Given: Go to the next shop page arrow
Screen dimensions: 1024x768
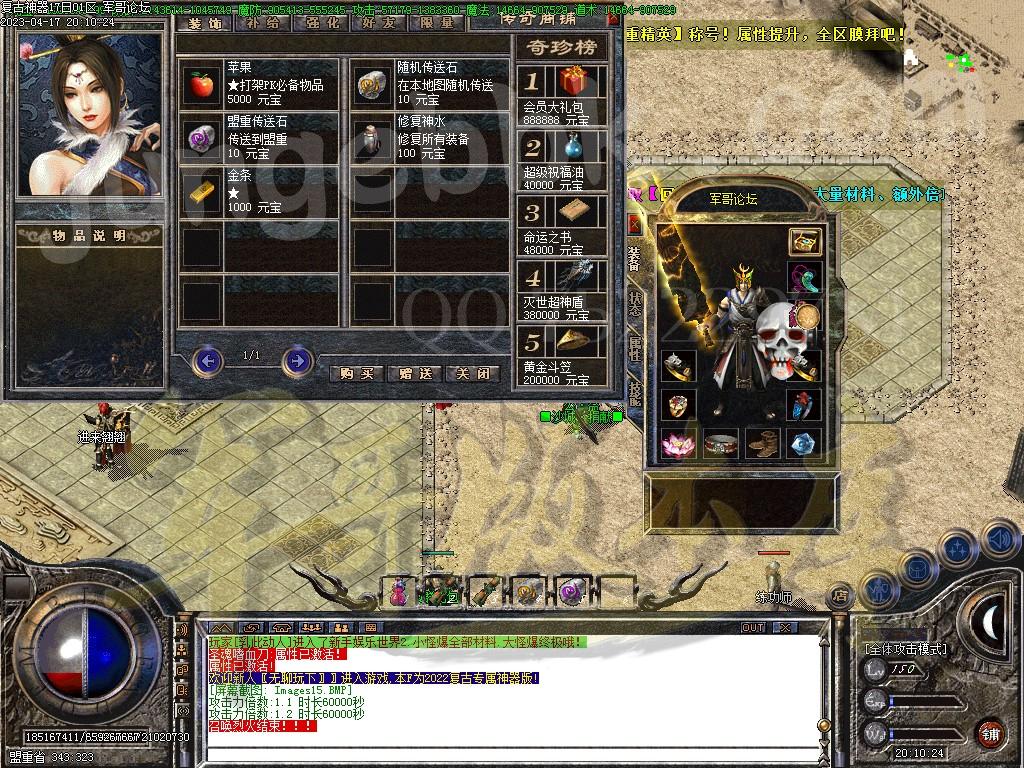Looking at the screenshot, I should (x=297, y=359).
